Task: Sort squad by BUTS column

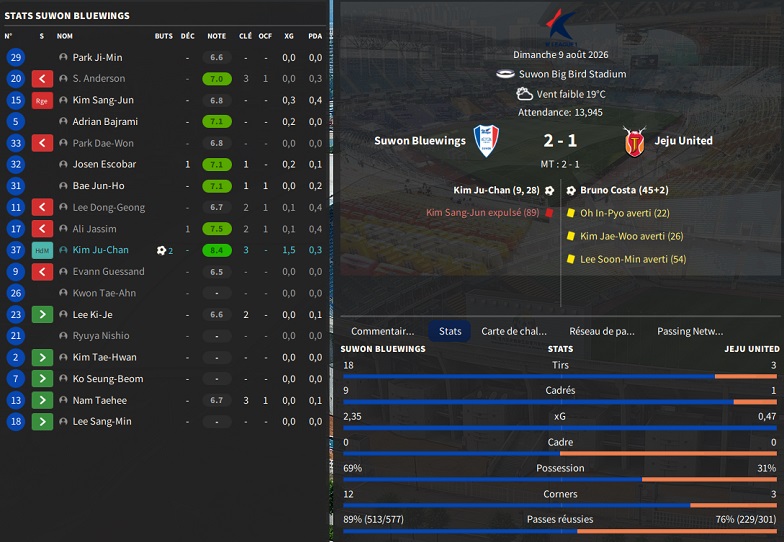Action: 164,36
